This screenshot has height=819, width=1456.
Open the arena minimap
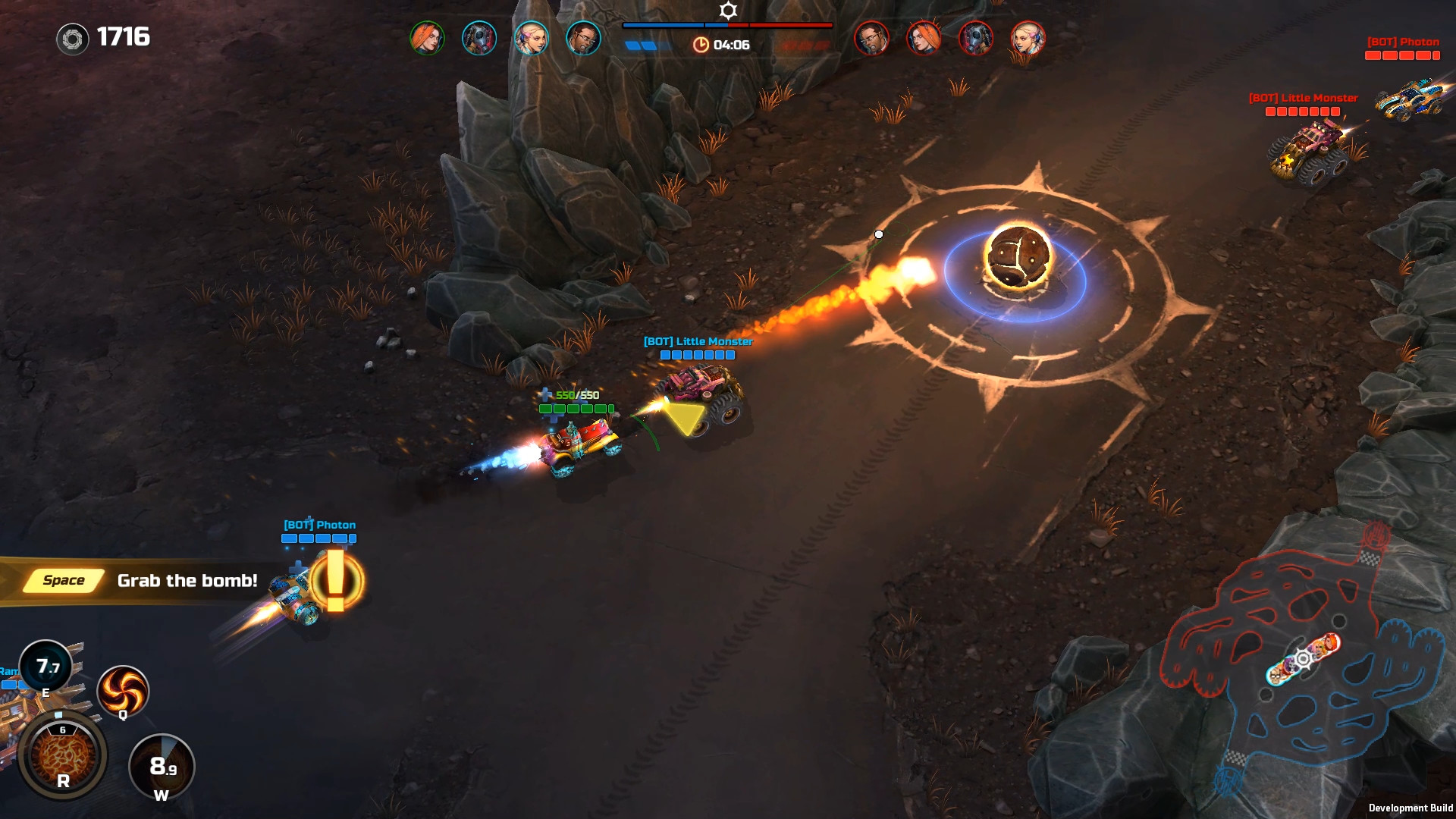click(1302, 658)
